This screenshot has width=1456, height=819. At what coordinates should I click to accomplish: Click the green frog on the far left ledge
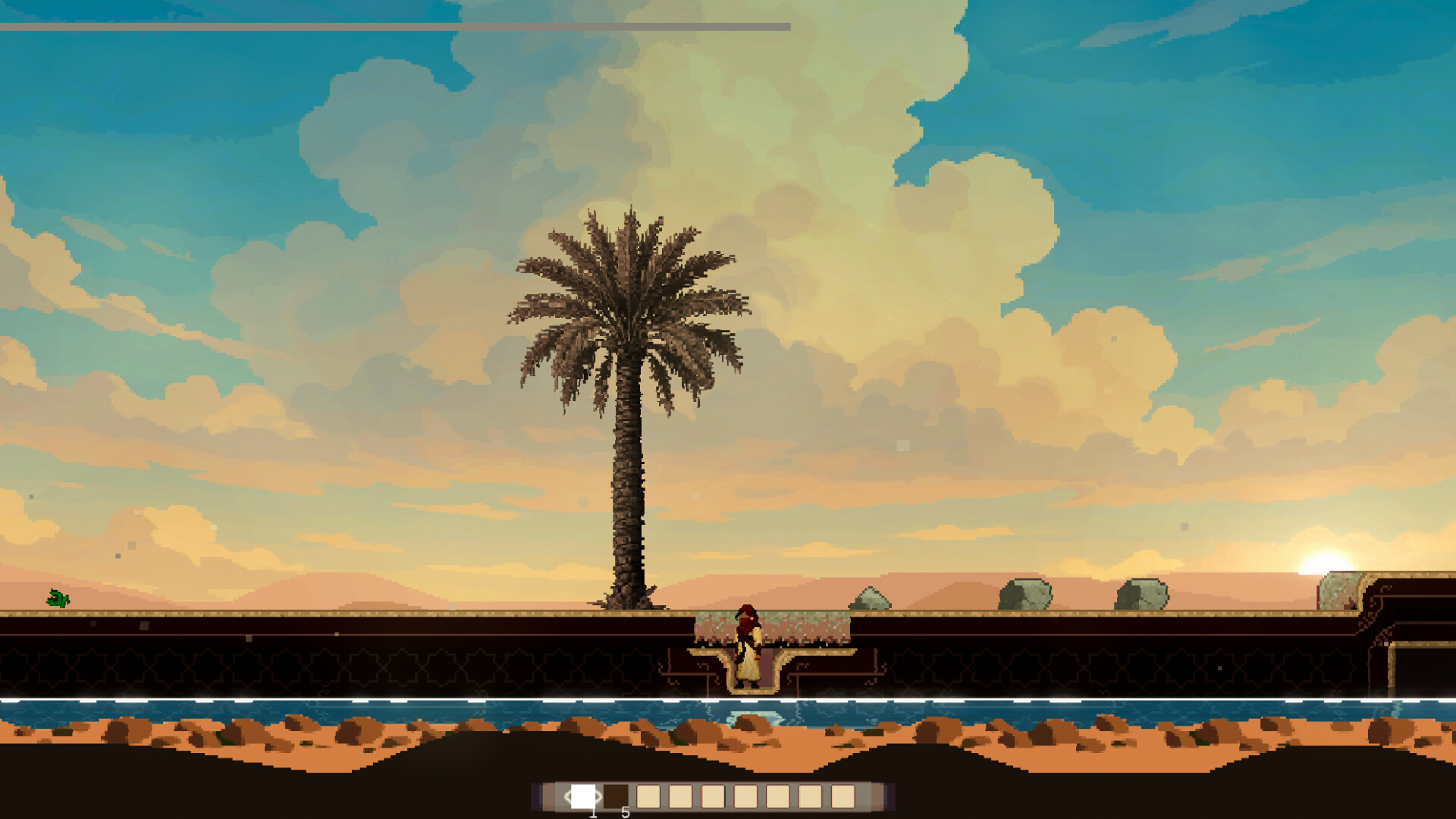pos(57,600)
